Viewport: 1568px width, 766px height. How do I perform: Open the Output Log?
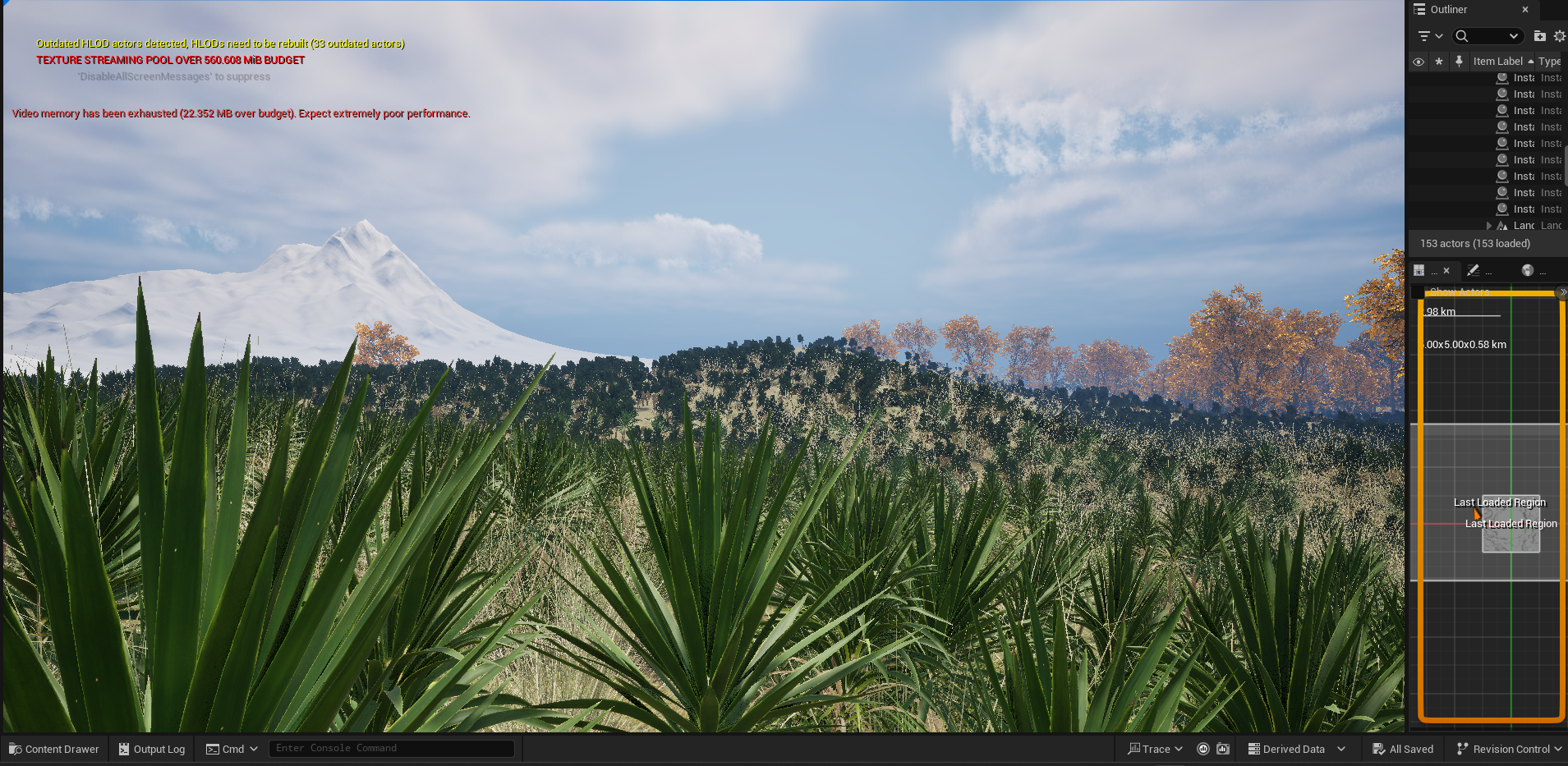tap(151, 749)
